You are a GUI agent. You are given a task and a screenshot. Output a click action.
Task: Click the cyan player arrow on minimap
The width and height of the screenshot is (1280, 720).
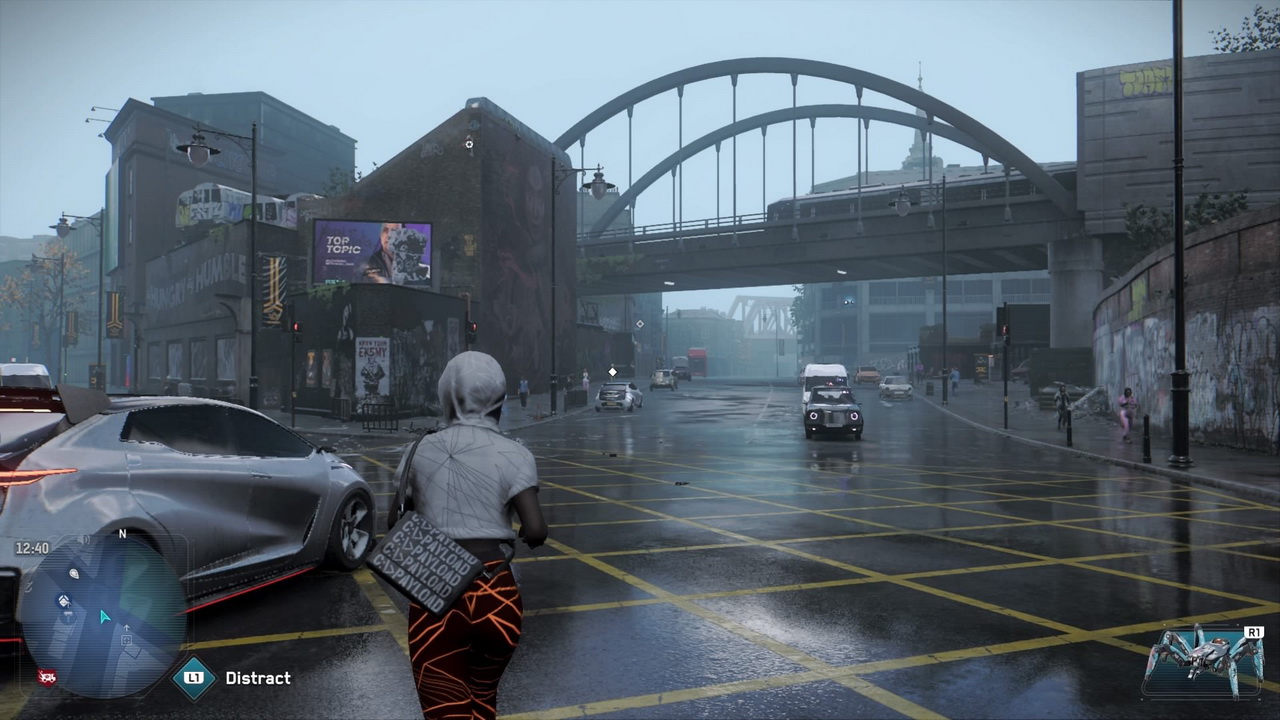tap(104, 617)
